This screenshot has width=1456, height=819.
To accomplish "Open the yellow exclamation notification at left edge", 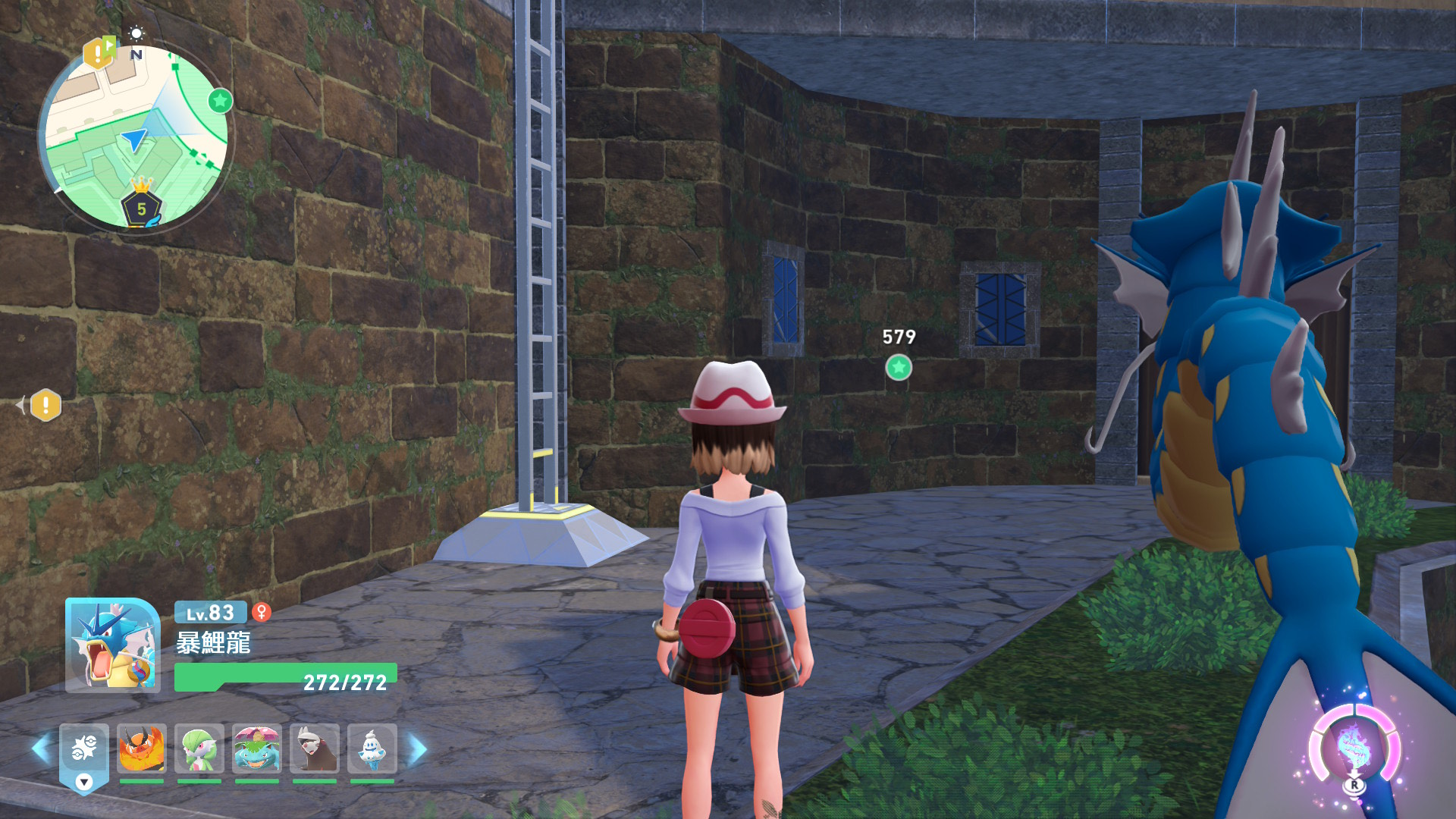I will point(45,405).
